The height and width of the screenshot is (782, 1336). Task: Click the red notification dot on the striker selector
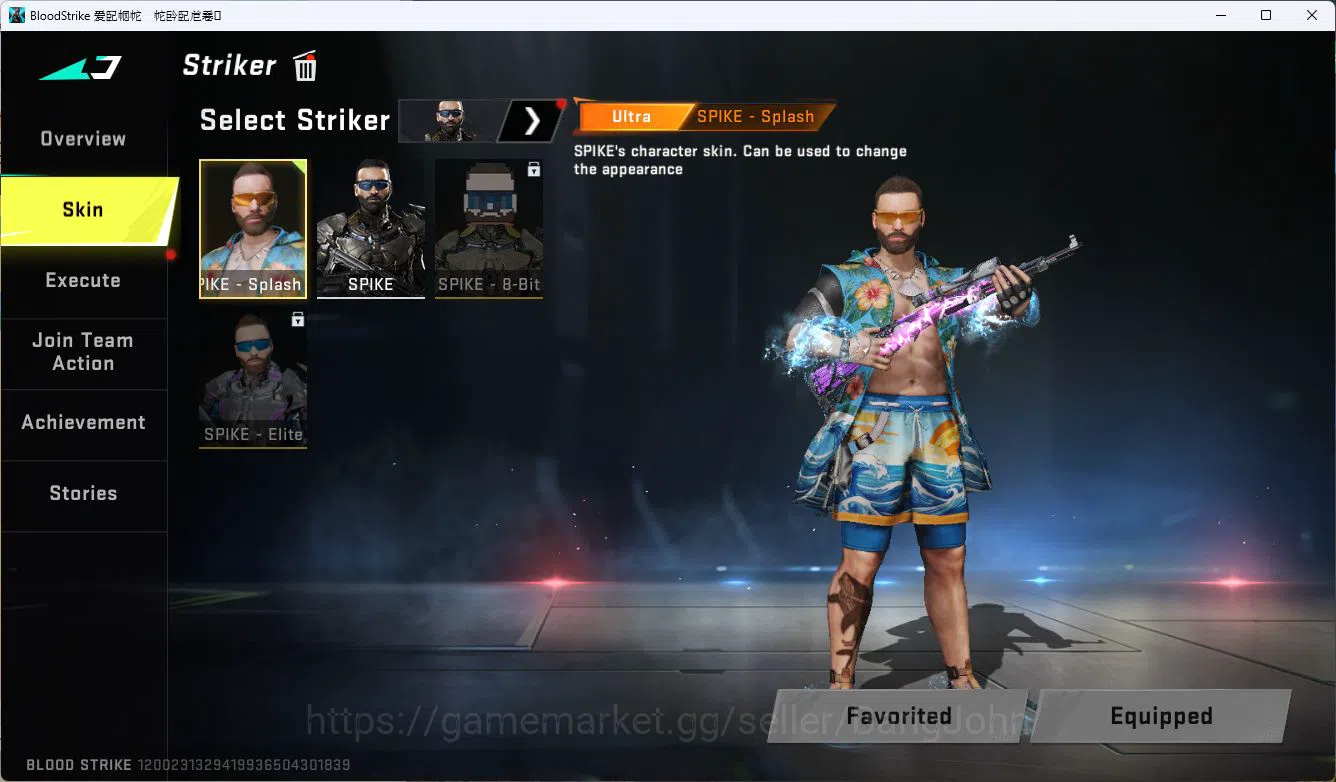563,102
